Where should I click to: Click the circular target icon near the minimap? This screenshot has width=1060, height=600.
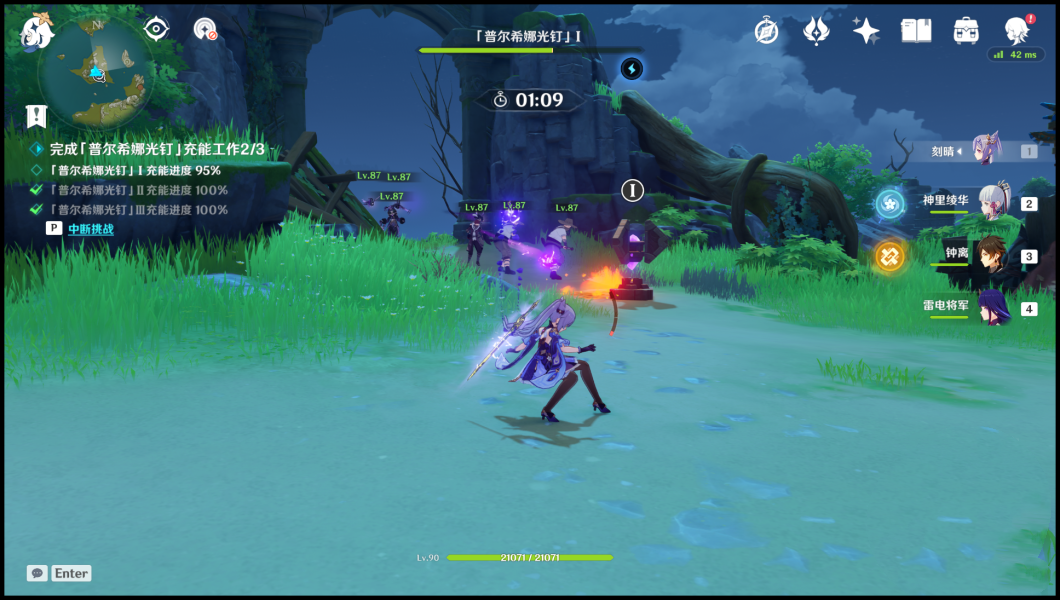[206, 29]
